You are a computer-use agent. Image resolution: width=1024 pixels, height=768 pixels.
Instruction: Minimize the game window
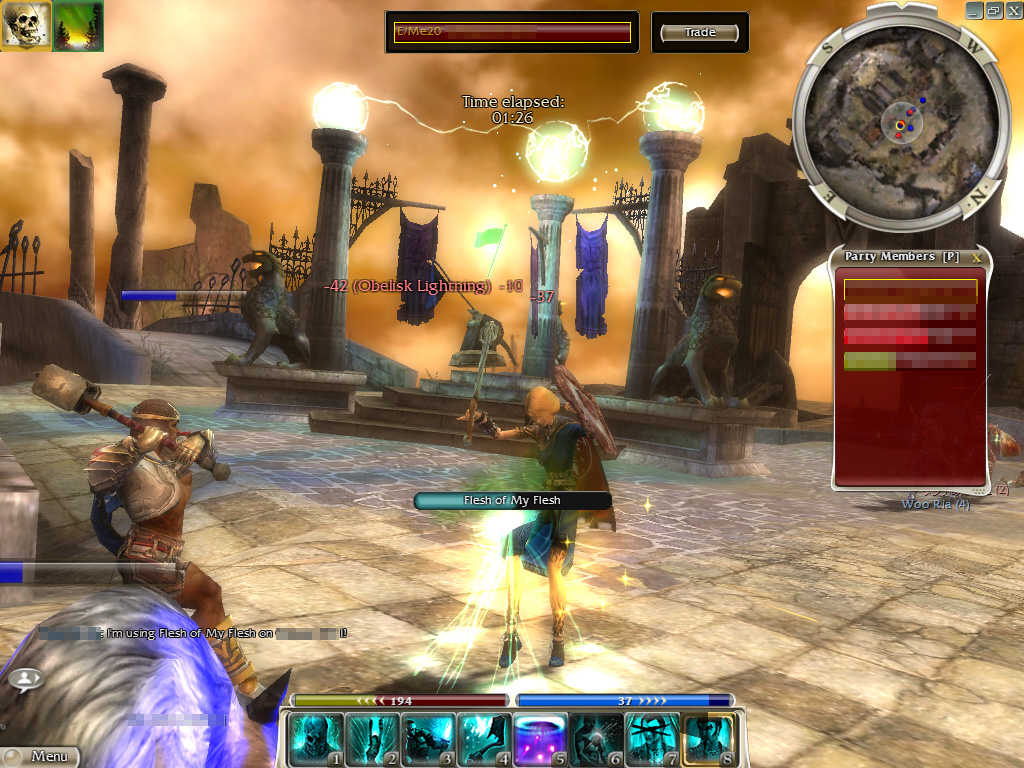[974, 10]
